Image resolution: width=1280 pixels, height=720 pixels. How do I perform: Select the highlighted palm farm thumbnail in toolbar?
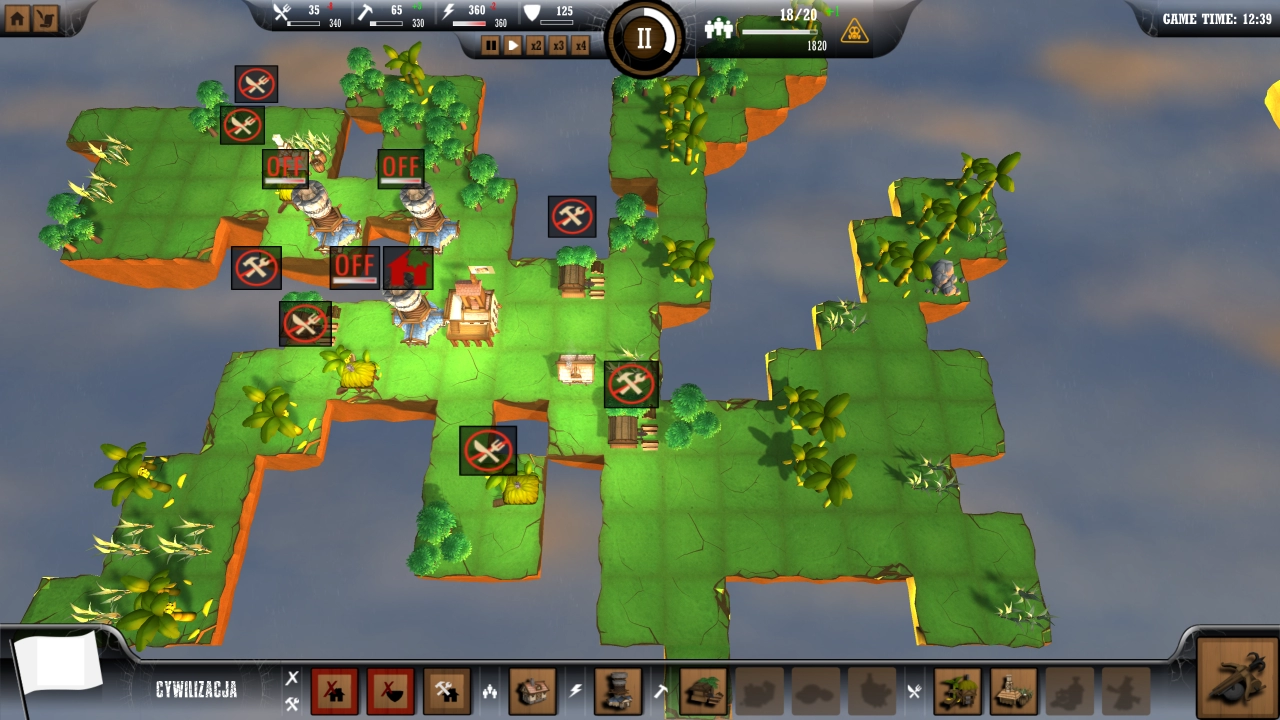coord(700,690)
